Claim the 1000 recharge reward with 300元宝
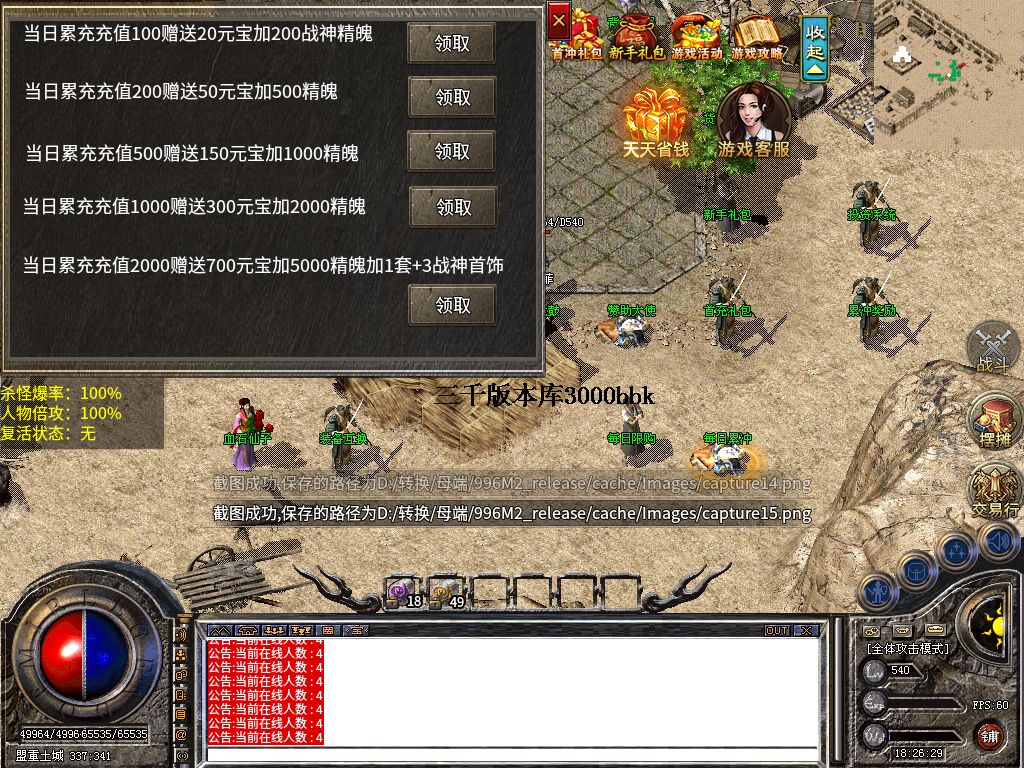This screenshot has height=768, width=1024. pos(453,207)
